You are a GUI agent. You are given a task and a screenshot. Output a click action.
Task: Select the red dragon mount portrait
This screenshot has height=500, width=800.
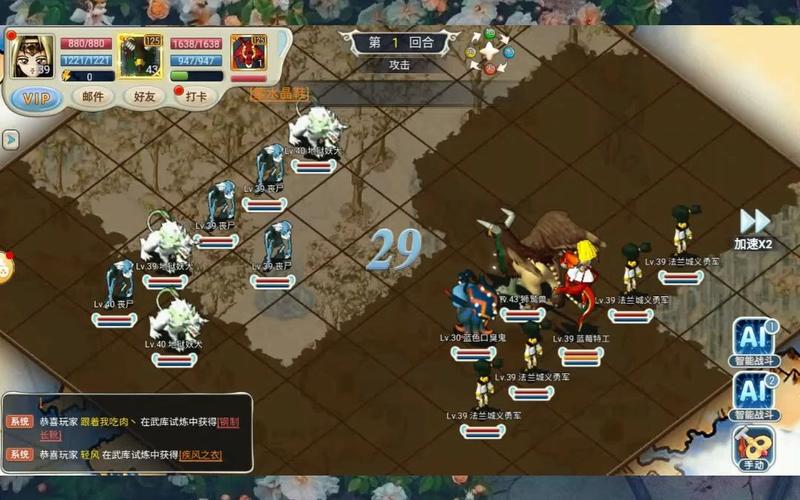pos(245,54)
